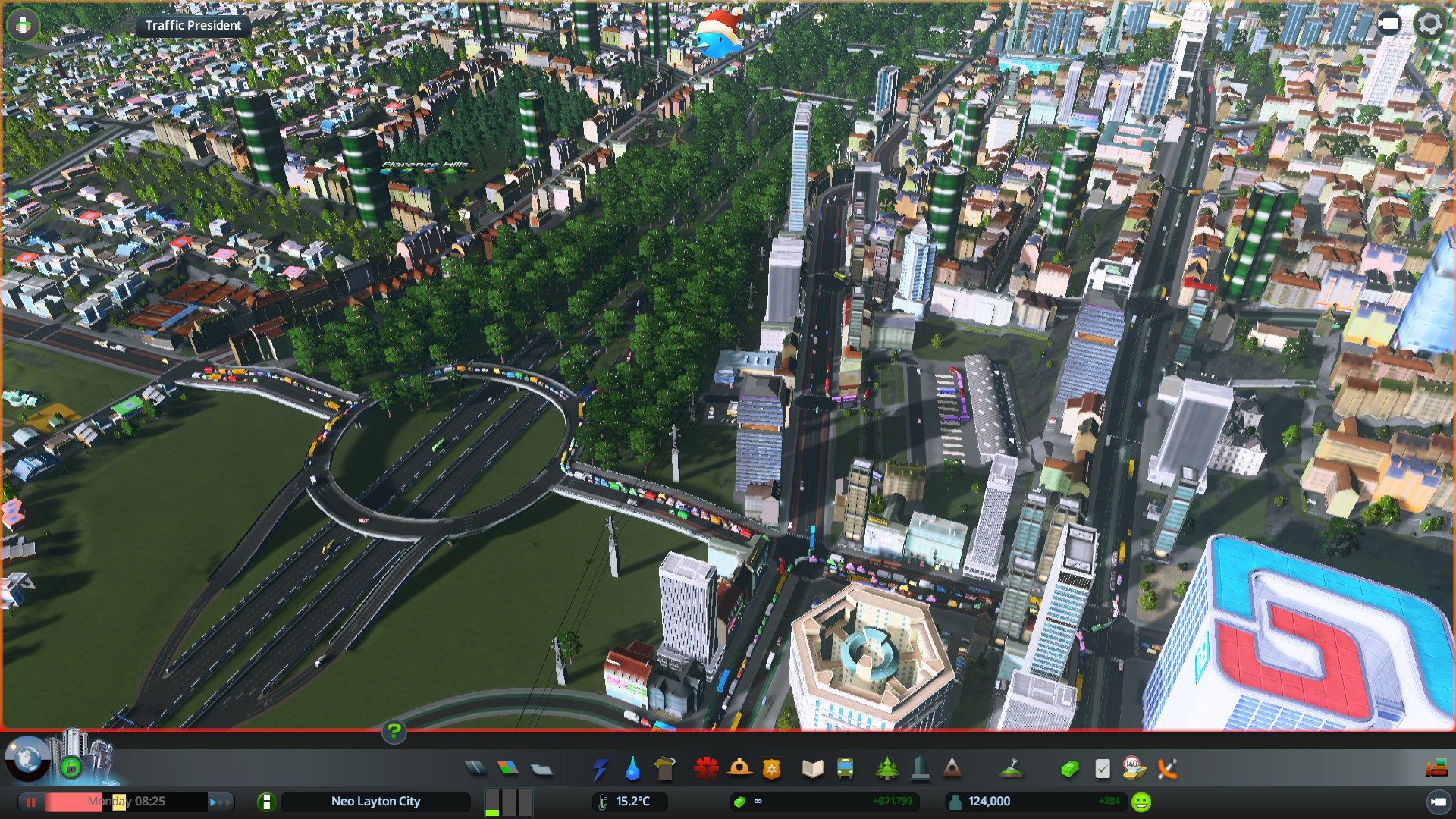This screenshot has width=1456, height=819.
Task: Open the Economy money panel
Action: [x=1069, y=769]
